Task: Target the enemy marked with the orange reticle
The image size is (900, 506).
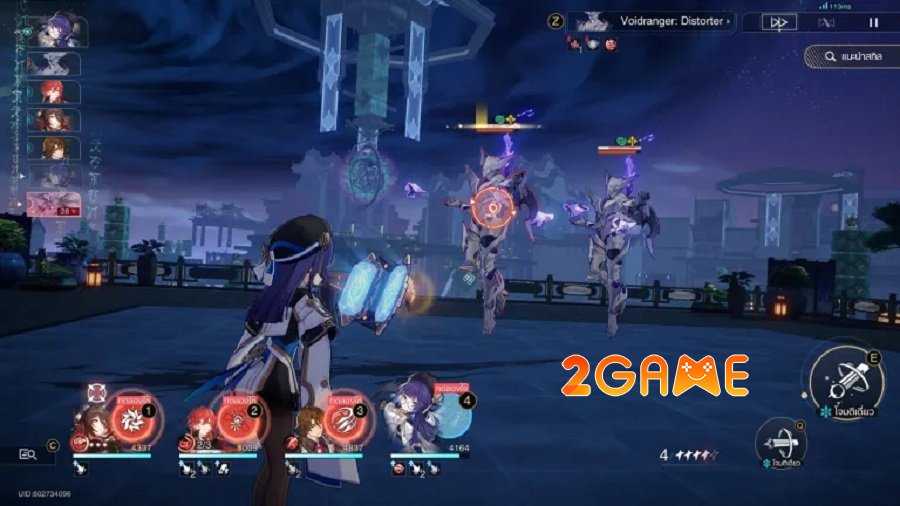Action: (x=491, y=208)
